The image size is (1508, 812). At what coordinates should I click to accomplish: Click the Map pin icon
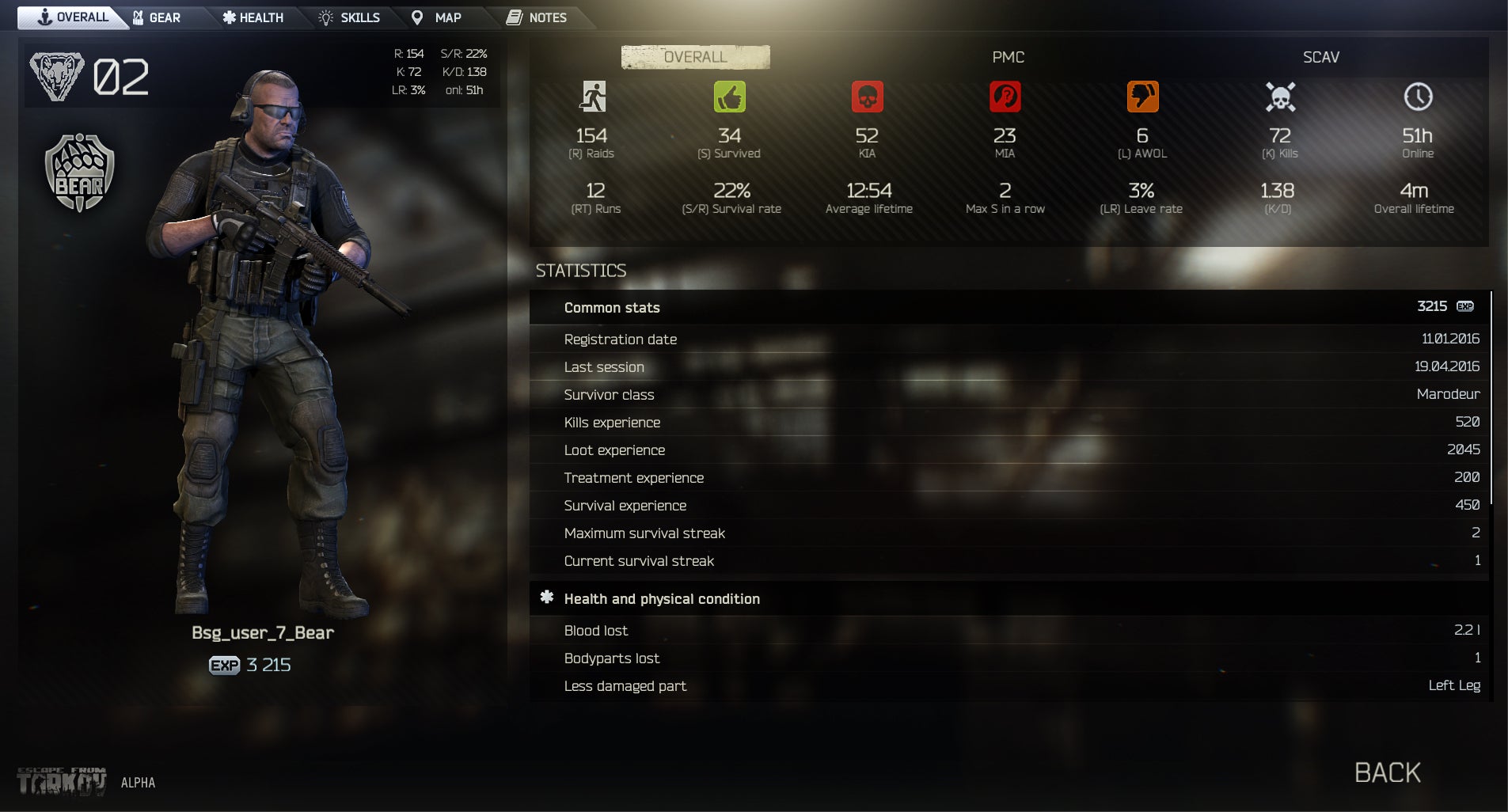pyautogui.click(x=417, y=17)
